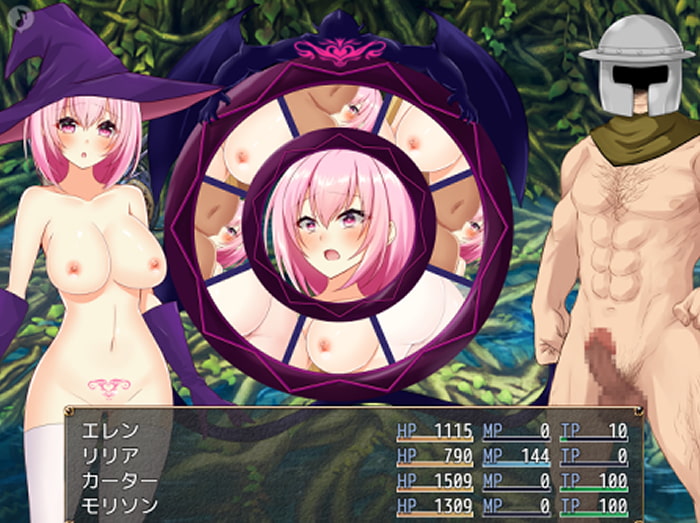Select カーター row in the party list
The height and width of the screenshot is (523, 700).
pyautogui.click(x=119, y=481)
